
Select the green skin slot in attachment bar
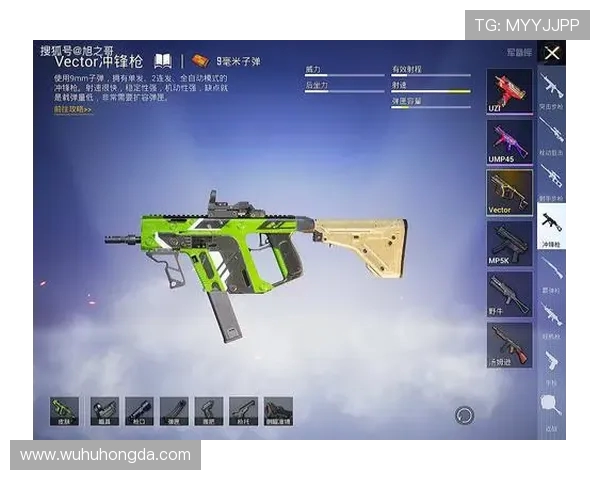[66, 411]
